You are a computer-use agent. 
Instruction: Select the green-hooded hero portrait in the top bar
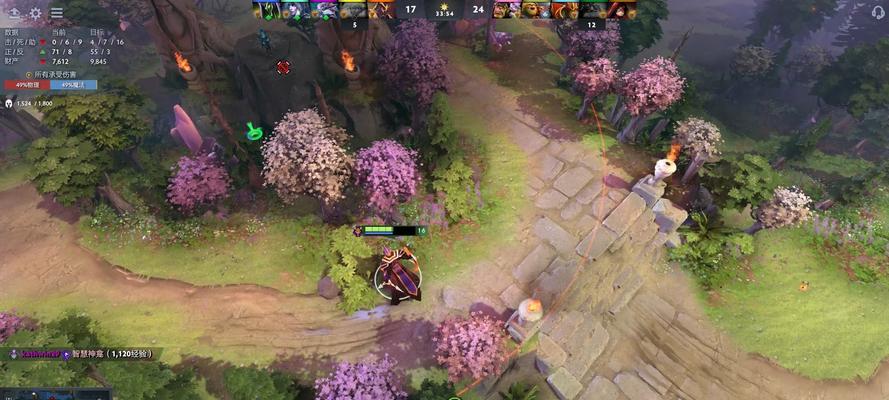click(x=267, y=10)
